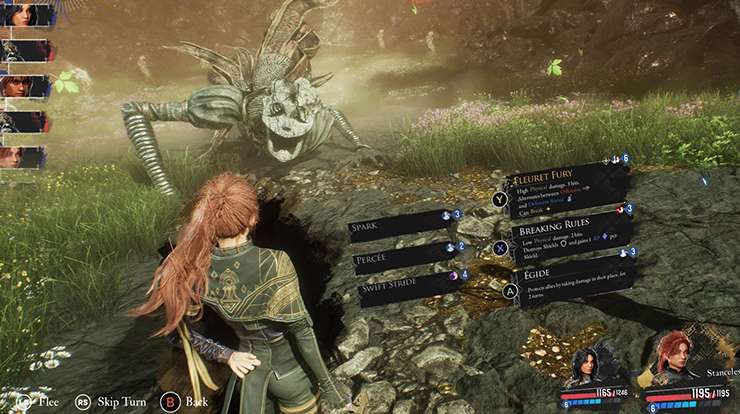This screenshot has height=414, width=740.
Task: Select the red-haired party member portrait above her health bar
Action: 677,356
